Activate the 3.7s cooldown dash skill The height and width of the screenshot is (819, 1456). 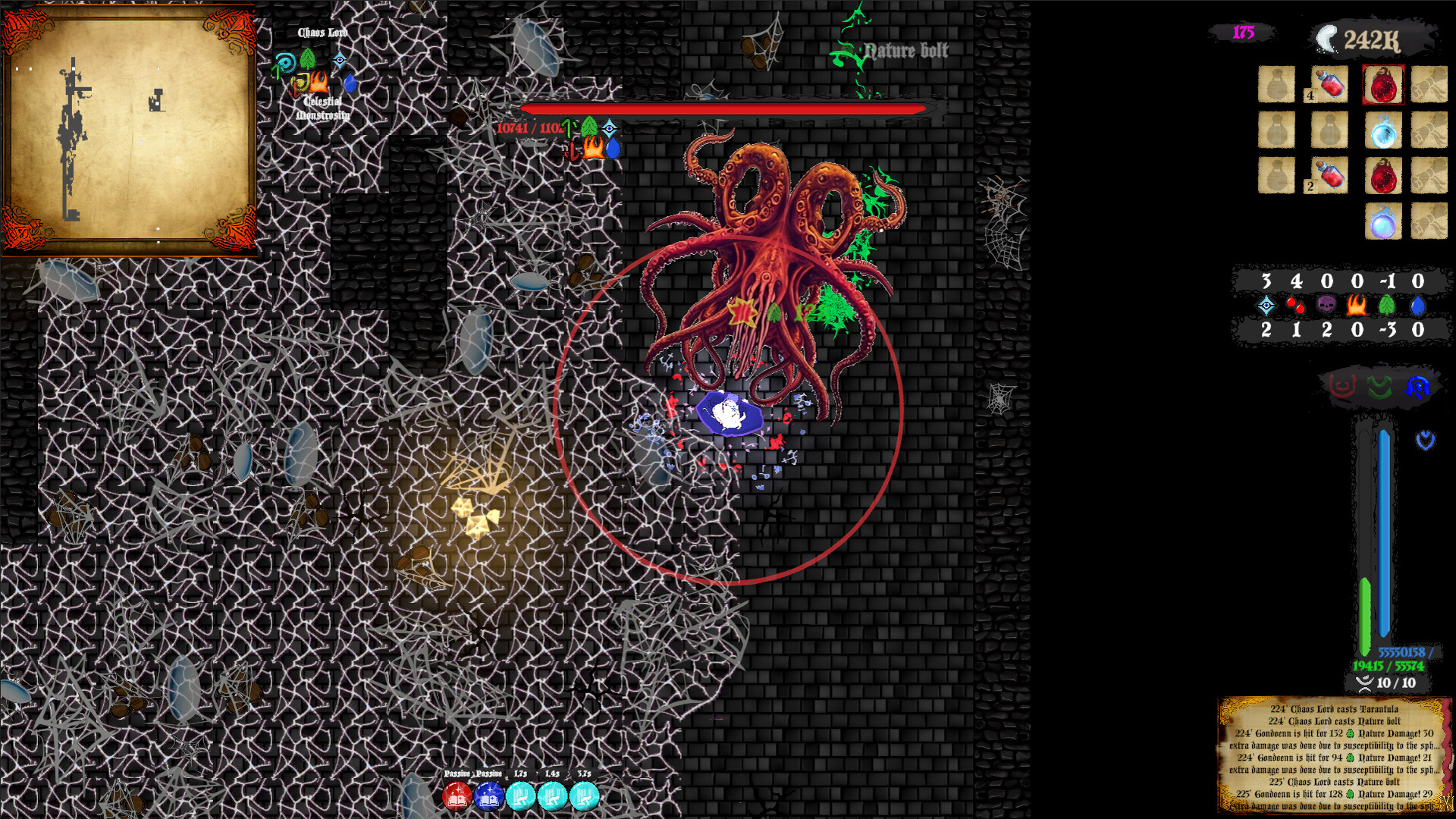[x=584, y=797]
